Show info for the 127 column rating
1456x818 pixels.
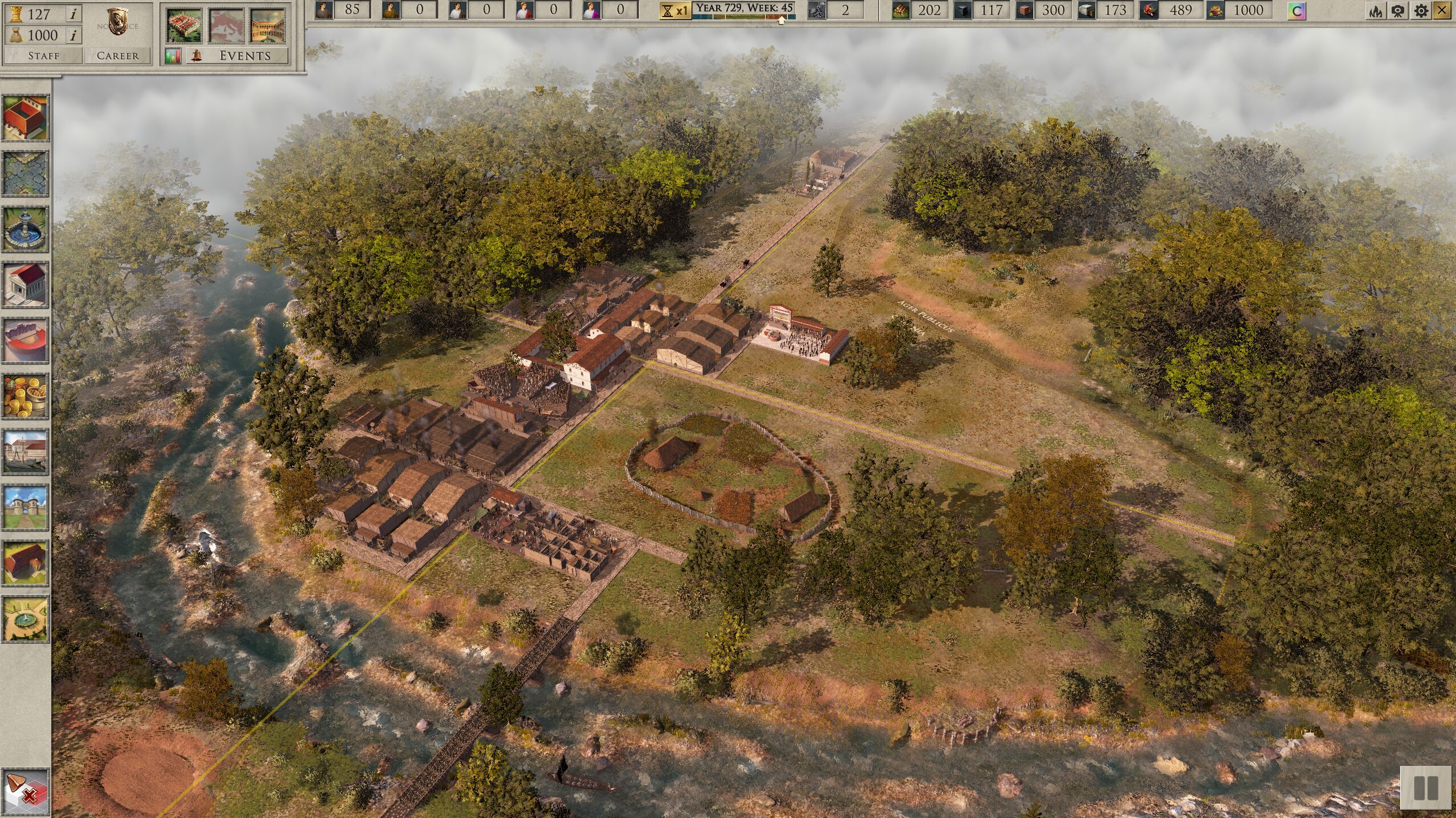point(73,14)
